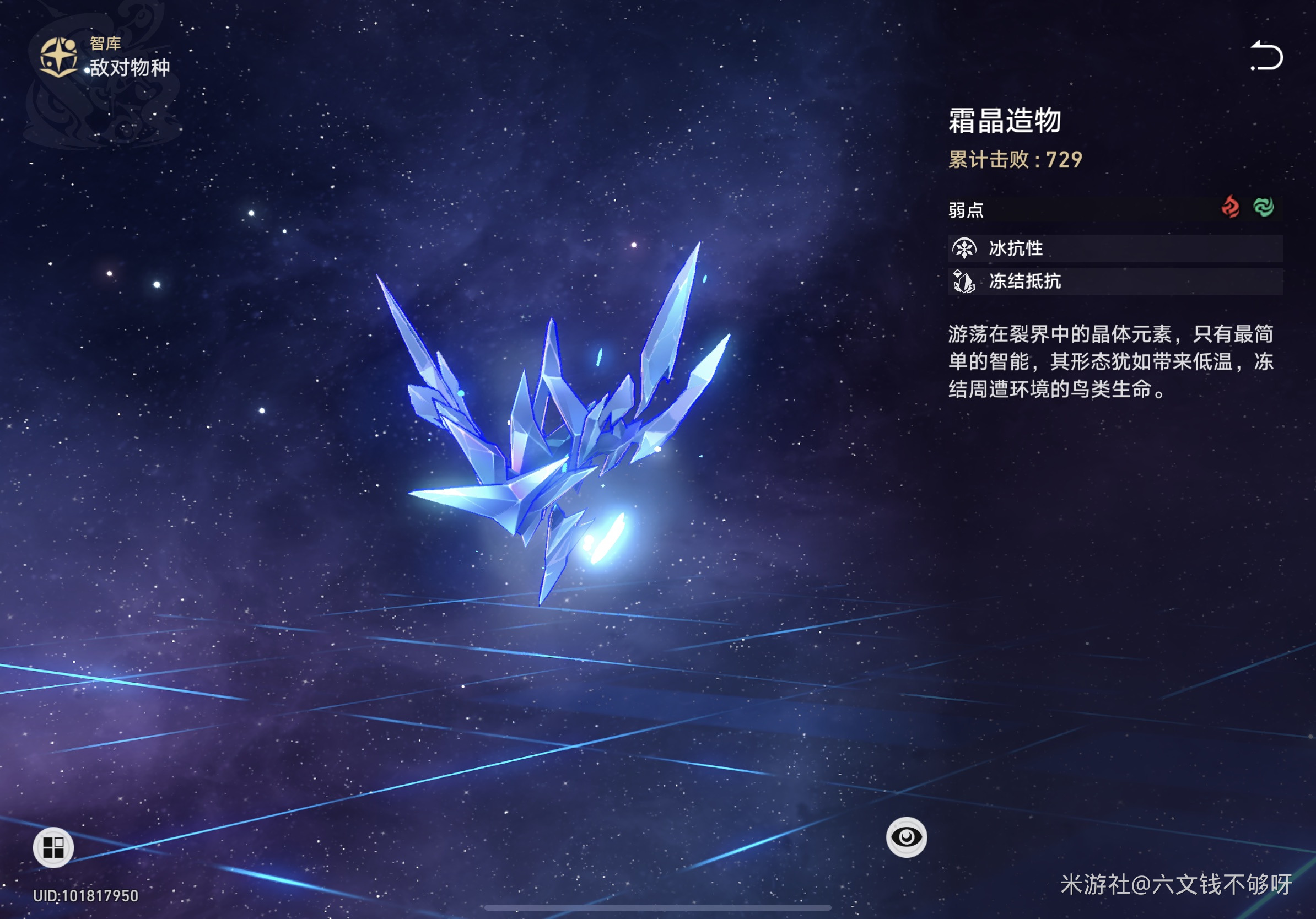
Task: Select the 冰抗性 ice resistance row
Action: click(1114, 248)
